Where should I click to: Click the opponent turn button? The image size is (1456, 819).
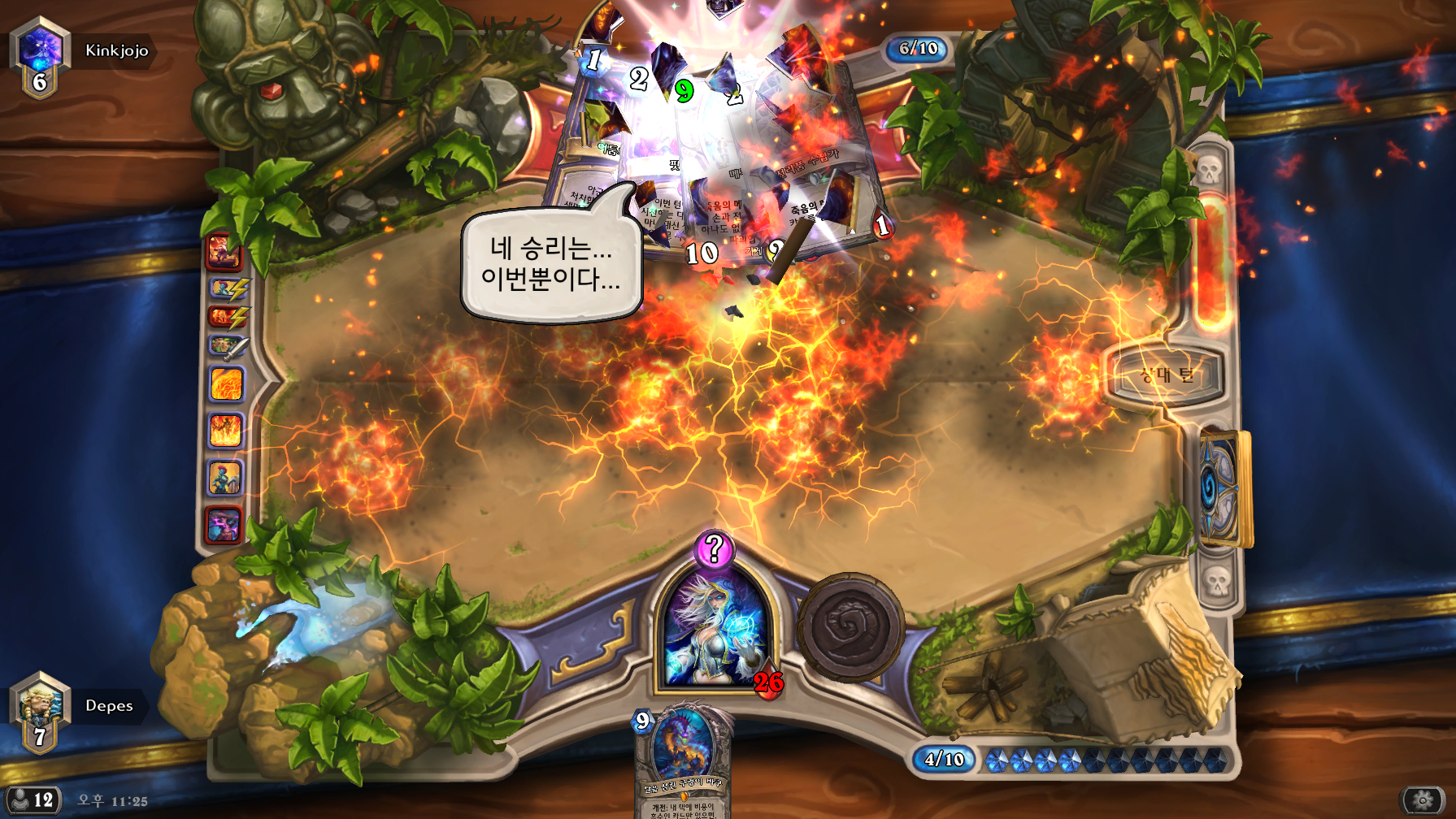[x=1165, y=375]
